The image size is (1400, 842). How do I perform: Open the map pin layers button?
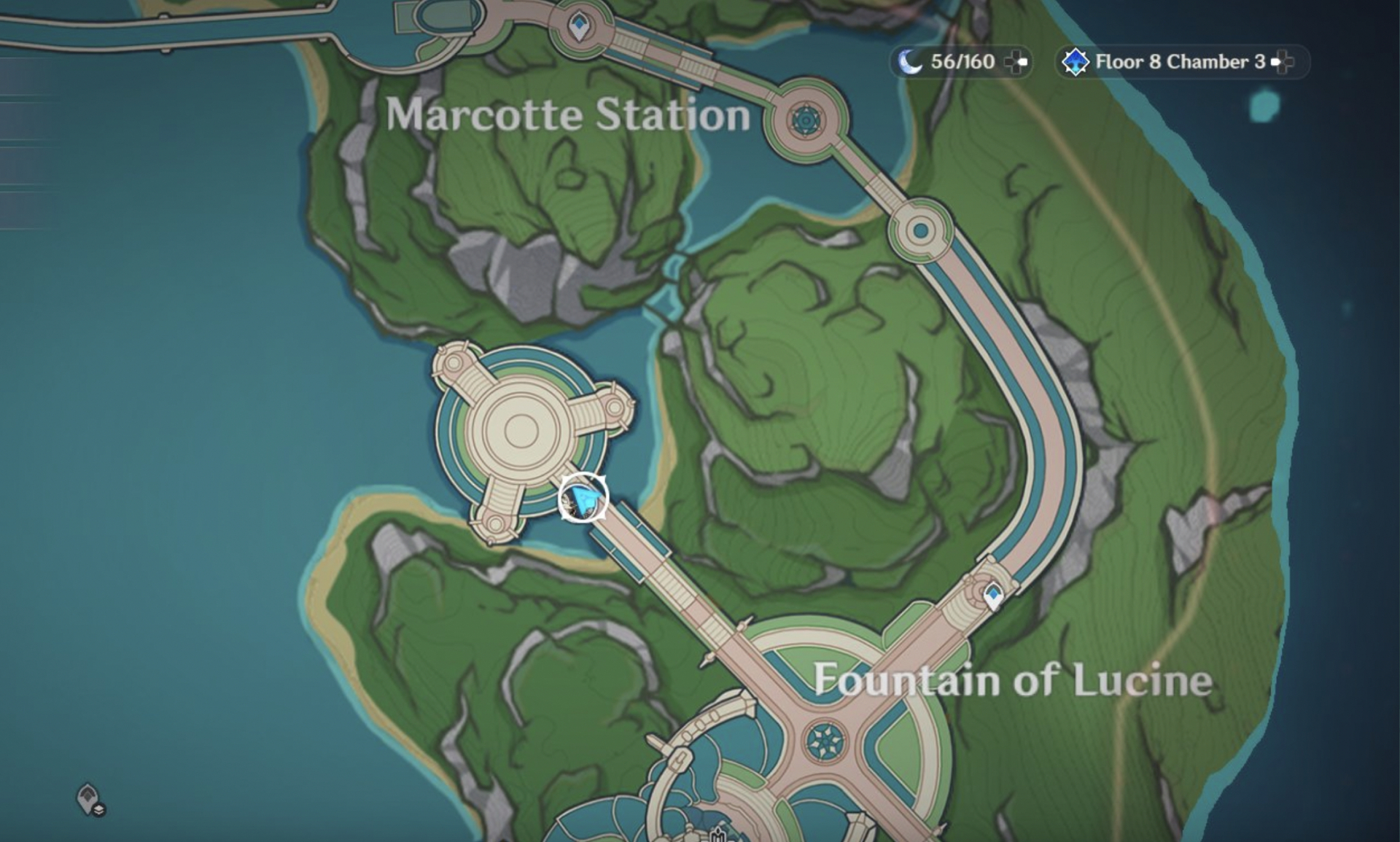[x=90, y=800]
